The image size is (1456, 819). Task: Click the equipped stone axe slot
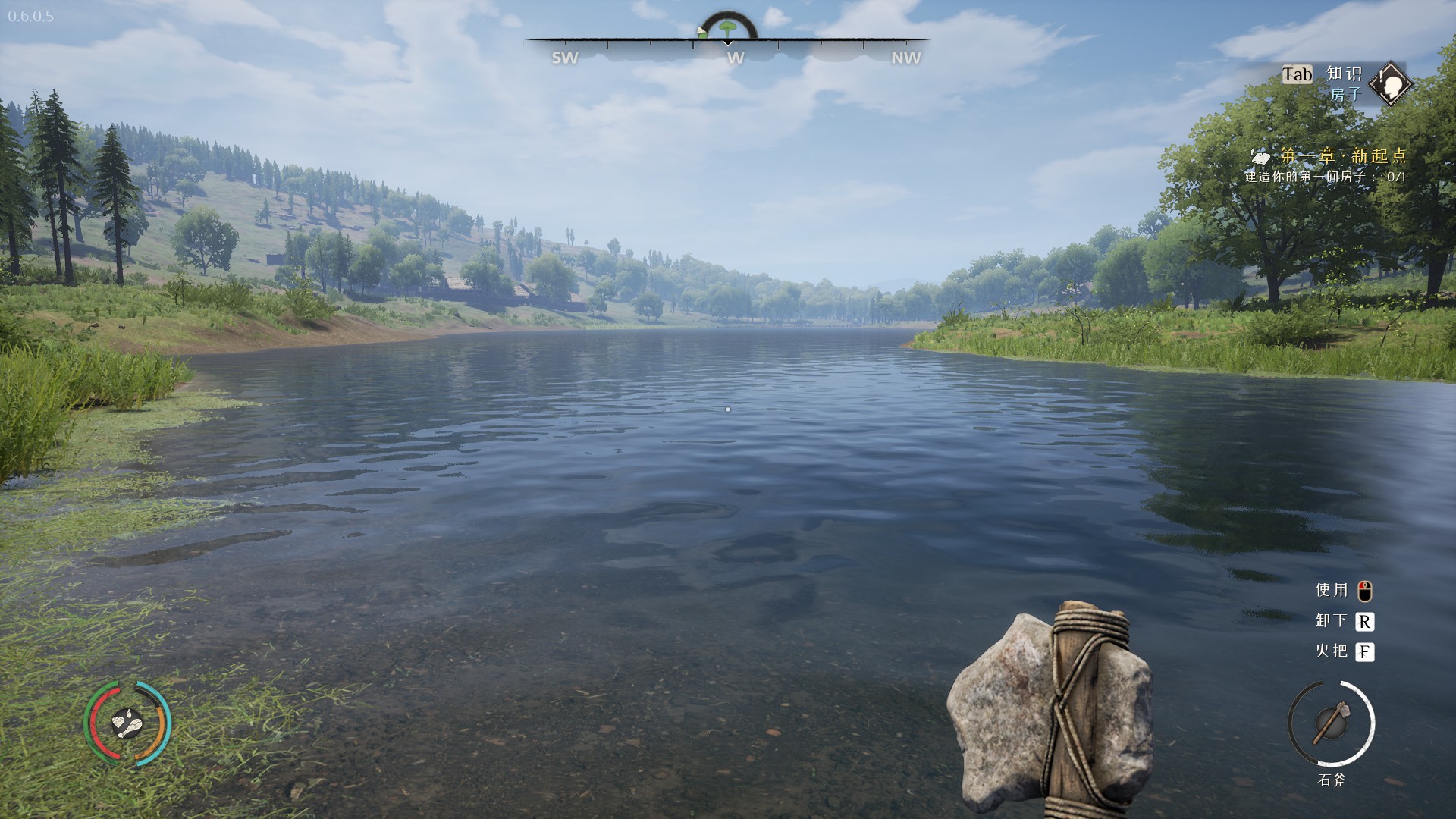click(1331, 723)
